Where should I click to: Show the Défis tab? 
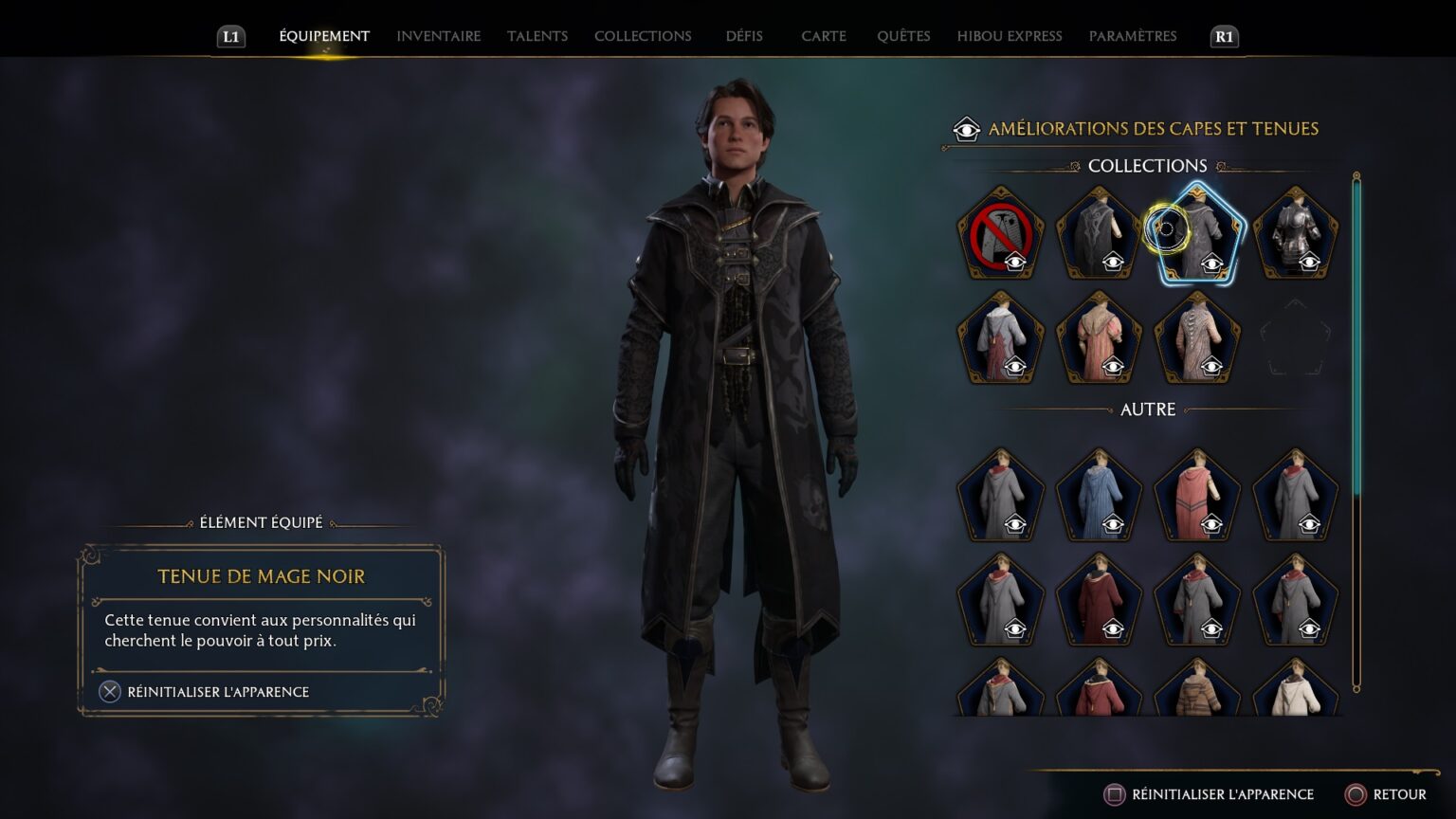tap(744, 36)
